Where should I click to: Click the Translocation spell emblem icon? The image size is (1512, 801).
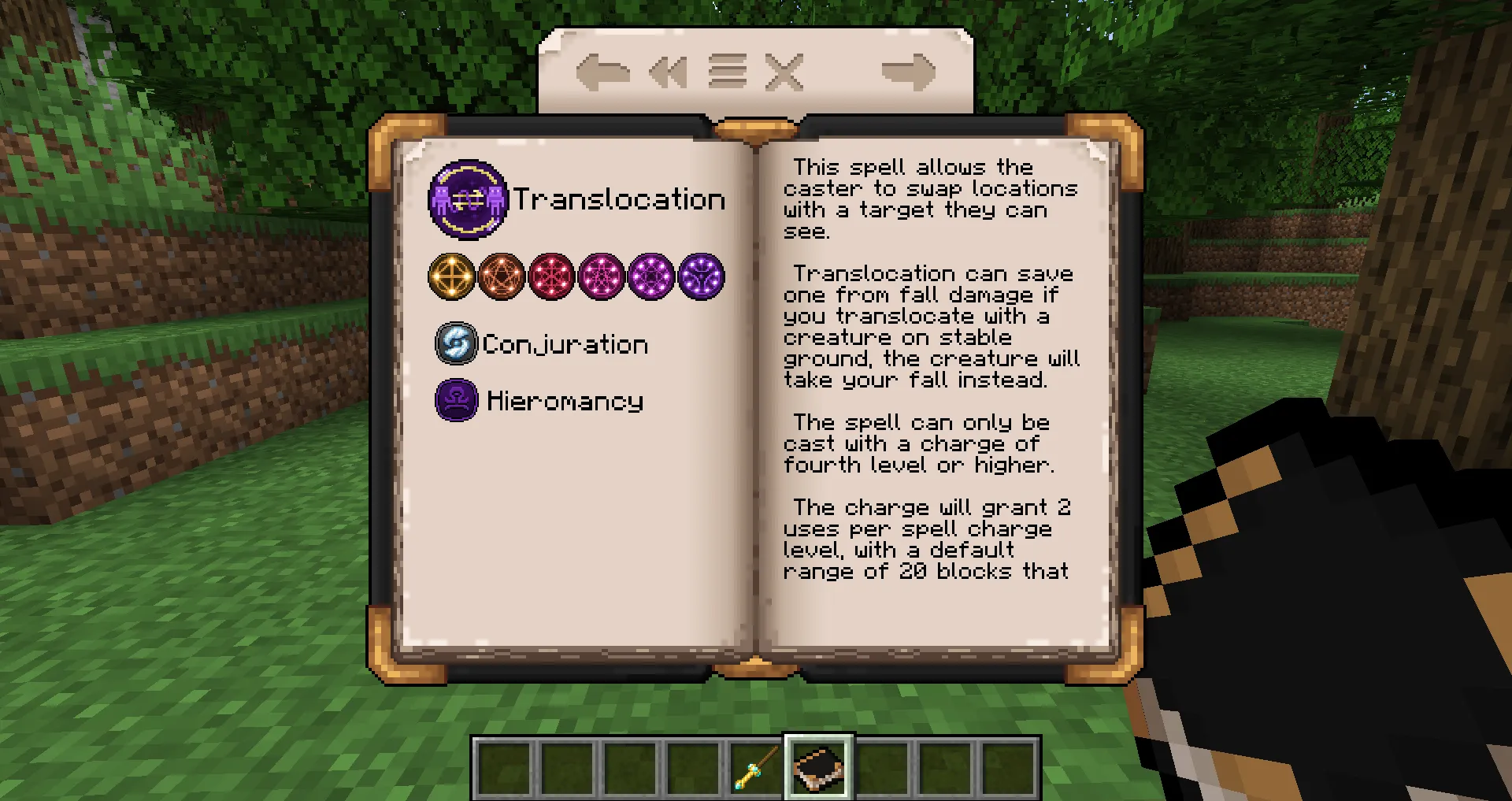[x=469, y=199]
